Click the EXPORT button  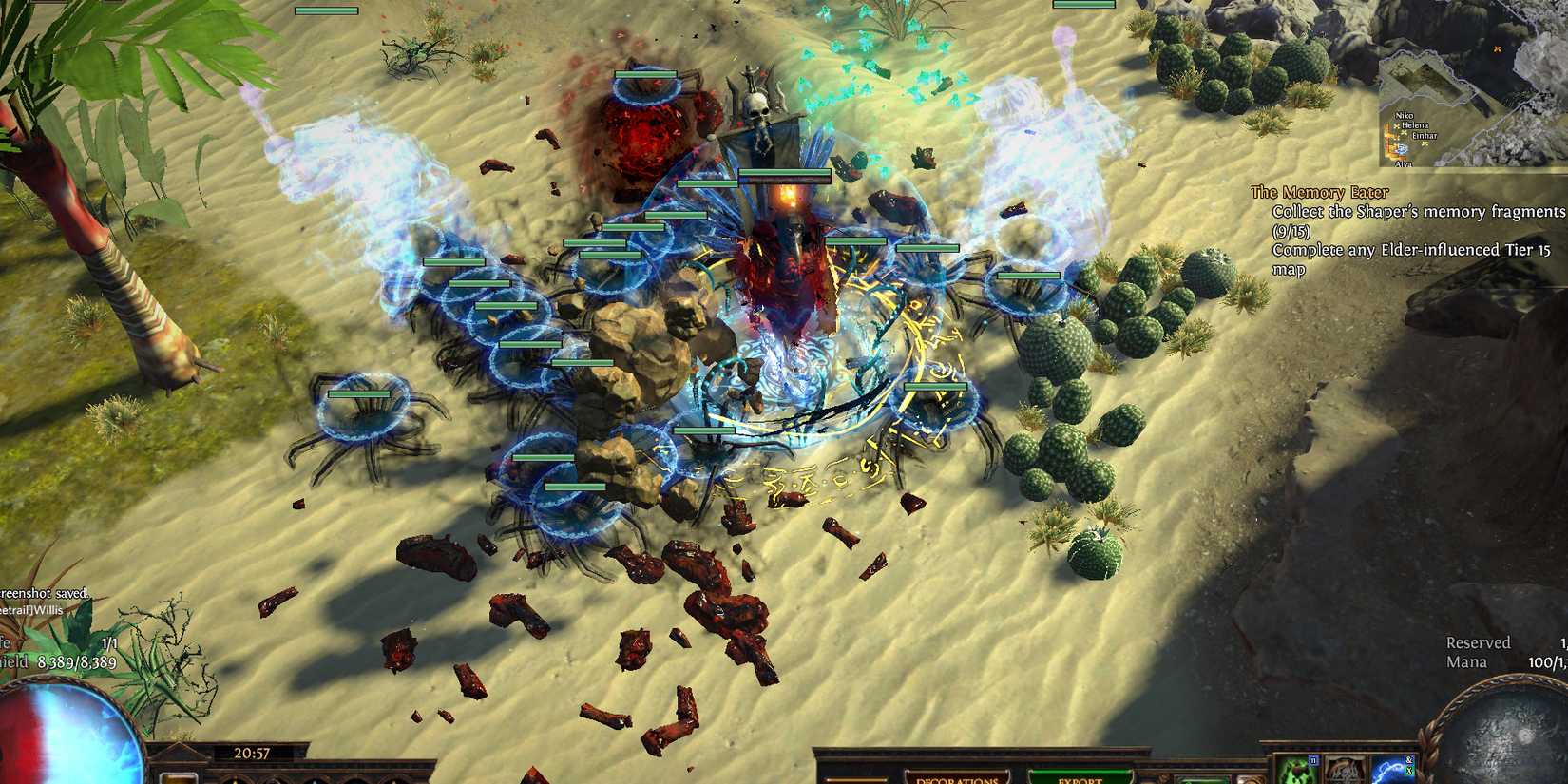[1079, 779]
